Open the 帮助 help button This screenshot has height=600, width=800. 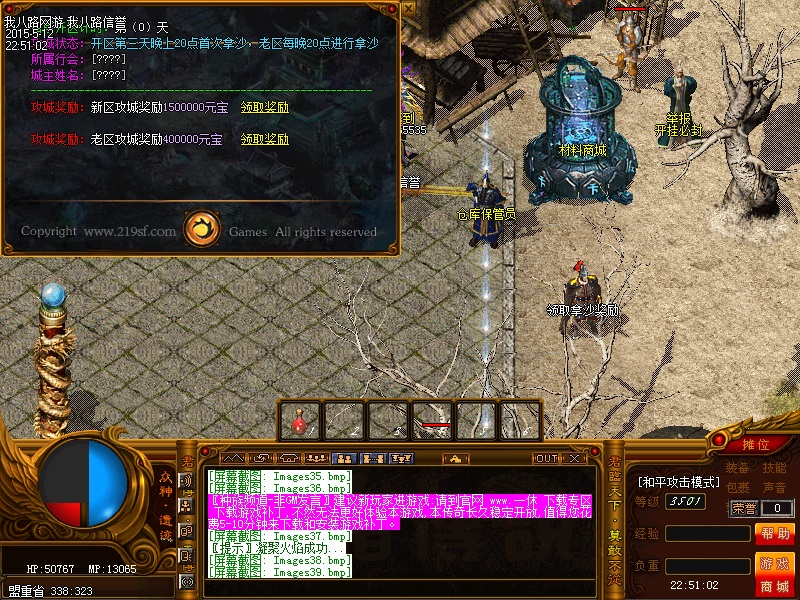[774, 533]
